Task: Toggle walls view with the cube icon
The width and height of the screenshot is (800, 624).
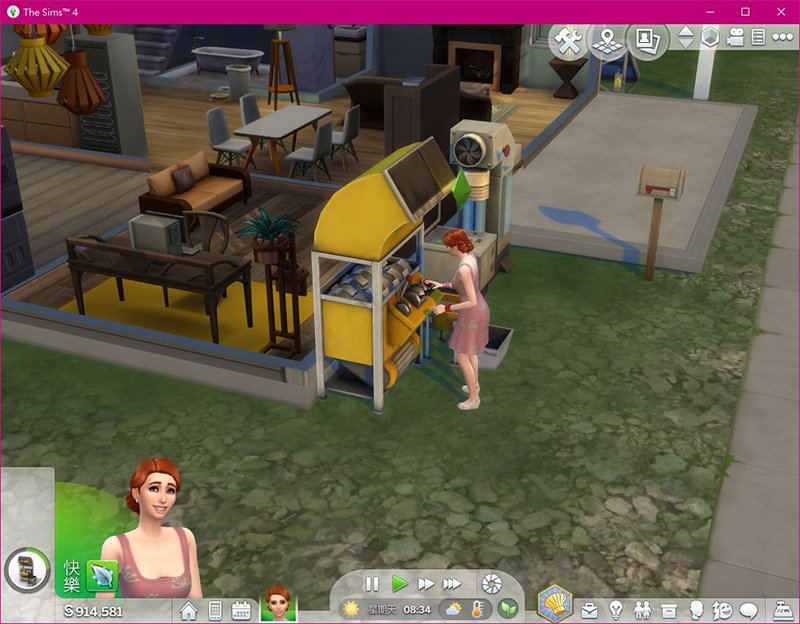Action: click(x=710, y=37)
